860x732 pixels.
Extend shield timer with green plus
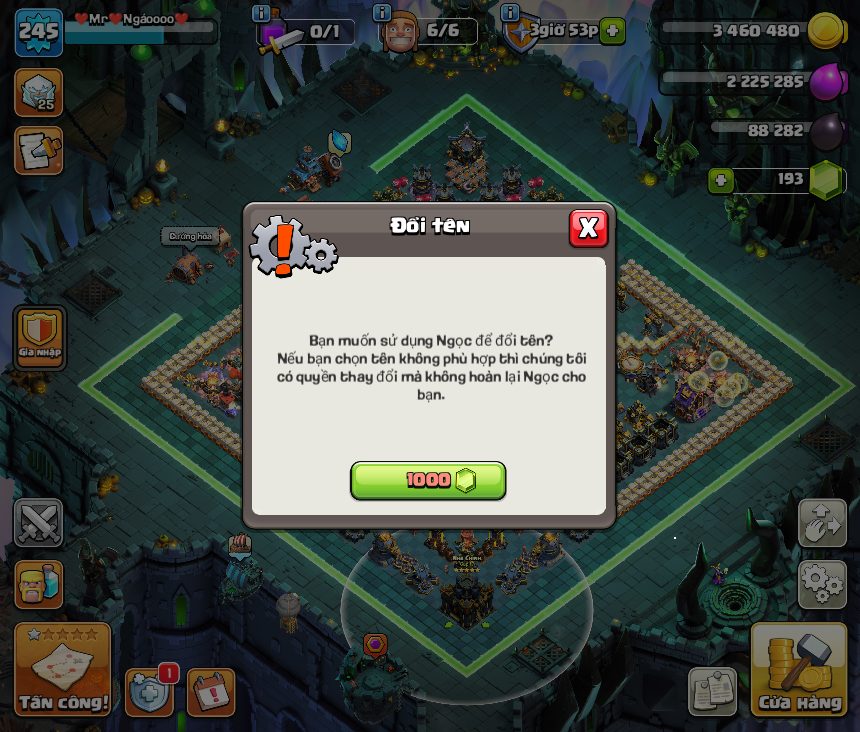613,31
